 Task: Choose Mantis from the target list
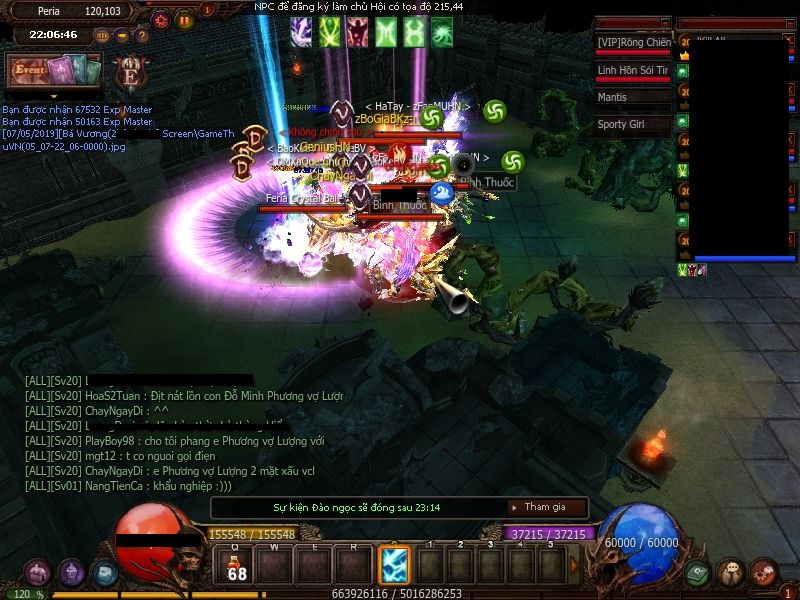click(x=632, y=97)
